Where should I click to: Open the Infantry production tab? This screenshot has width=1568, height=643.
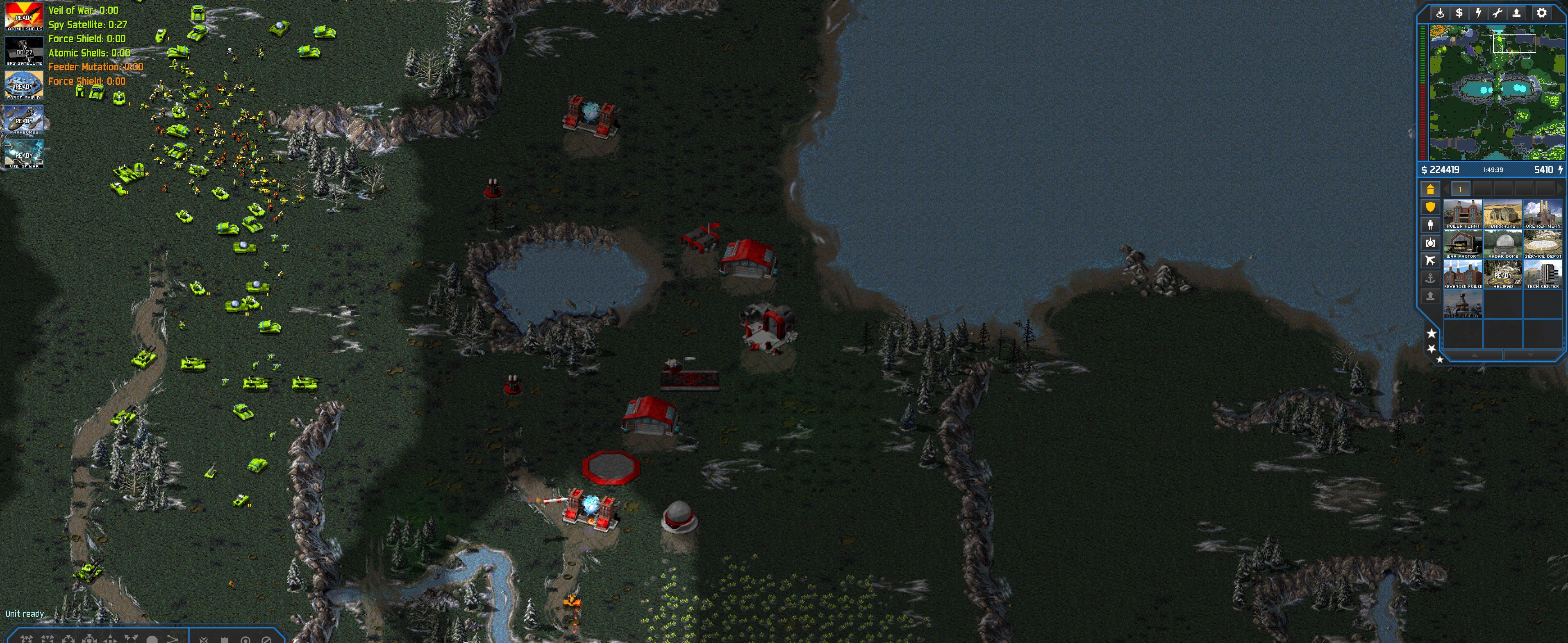click(x=1430, y=225)
